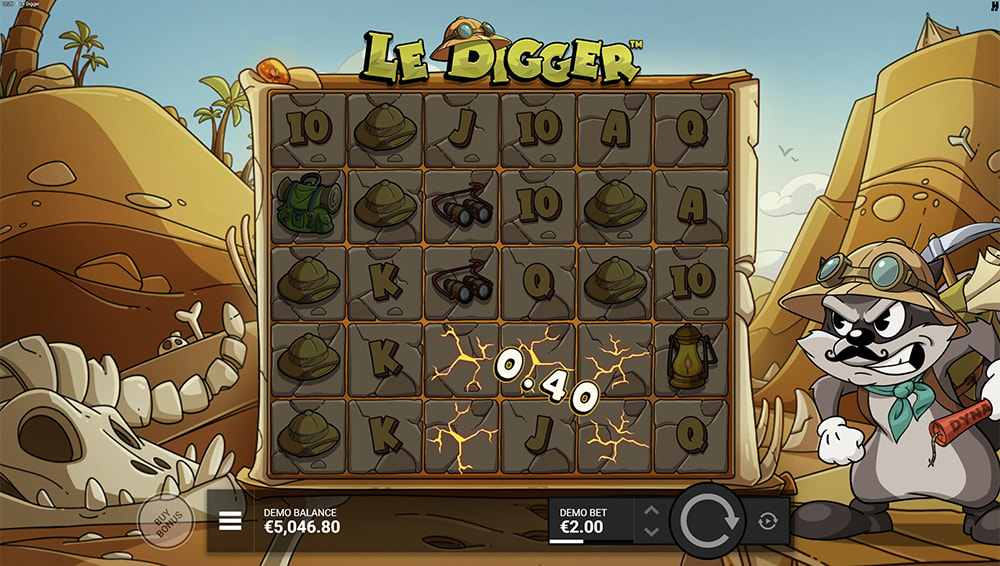This screenshot has width=1000, height=566.
Task: Decrease the demo bet with the down arrow
Action: 651,531
